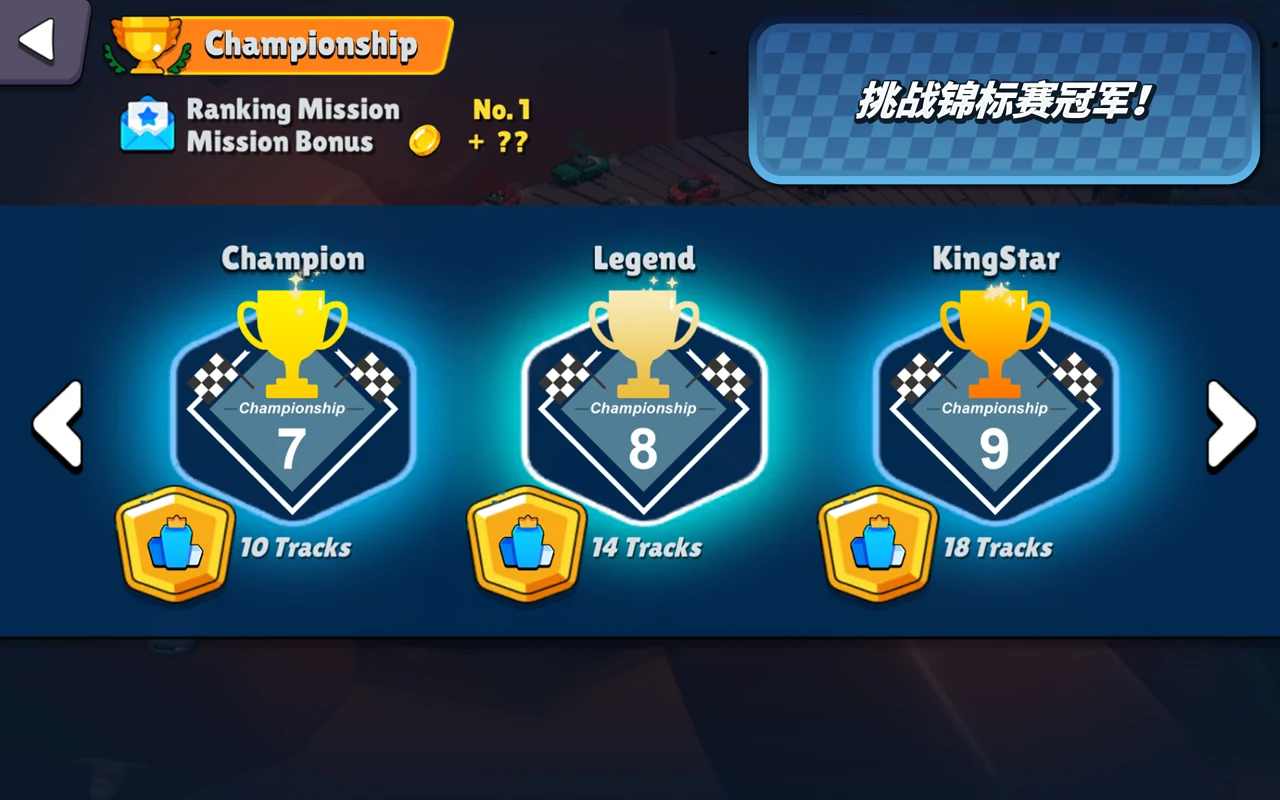Open the badge medal under Champion 7

(x=176, y=543)
